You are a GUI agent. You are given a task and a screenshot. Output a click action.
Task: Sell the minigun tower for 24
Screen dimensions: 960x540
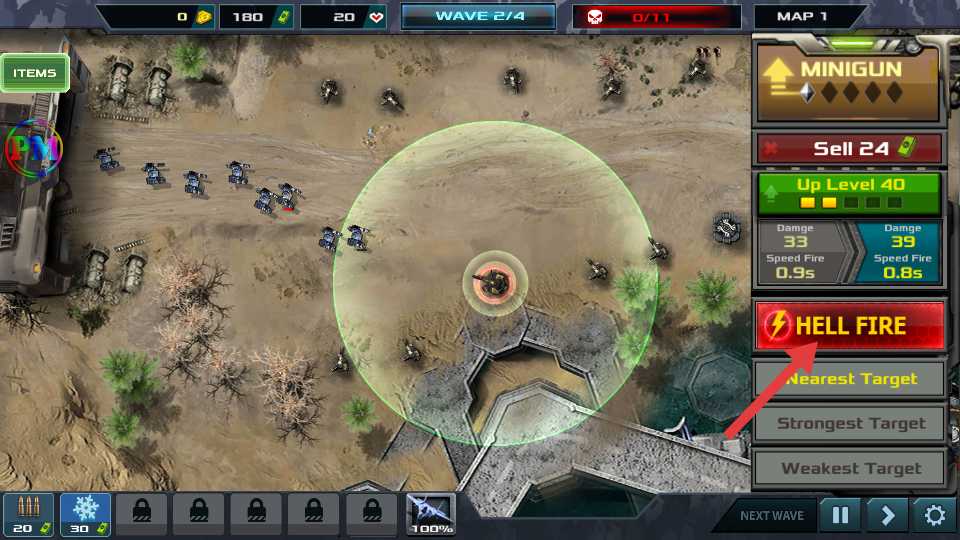pos(849,149)
